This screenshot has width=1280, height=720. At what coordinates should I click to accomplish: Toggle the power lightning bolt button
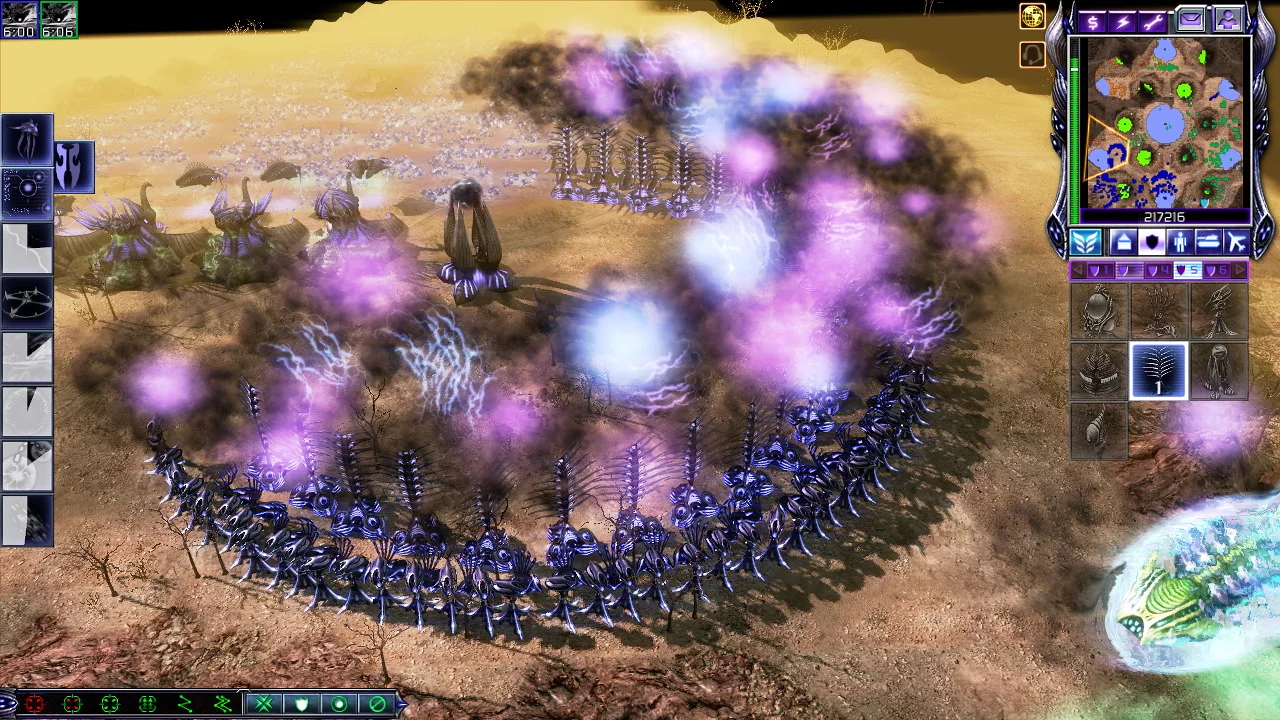point(1123,21)
